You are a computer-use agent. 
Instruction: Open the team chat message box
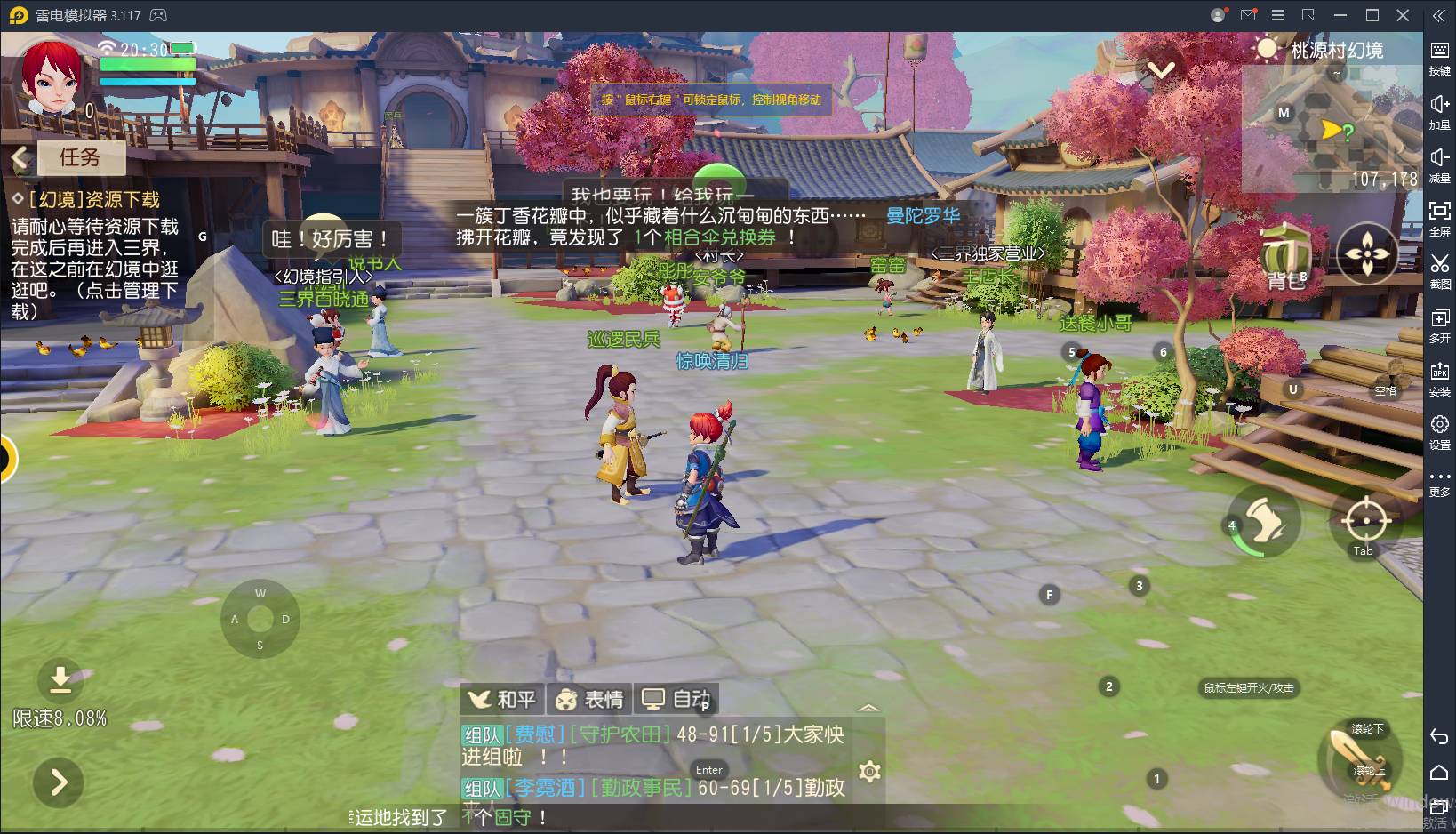[653, 760]
